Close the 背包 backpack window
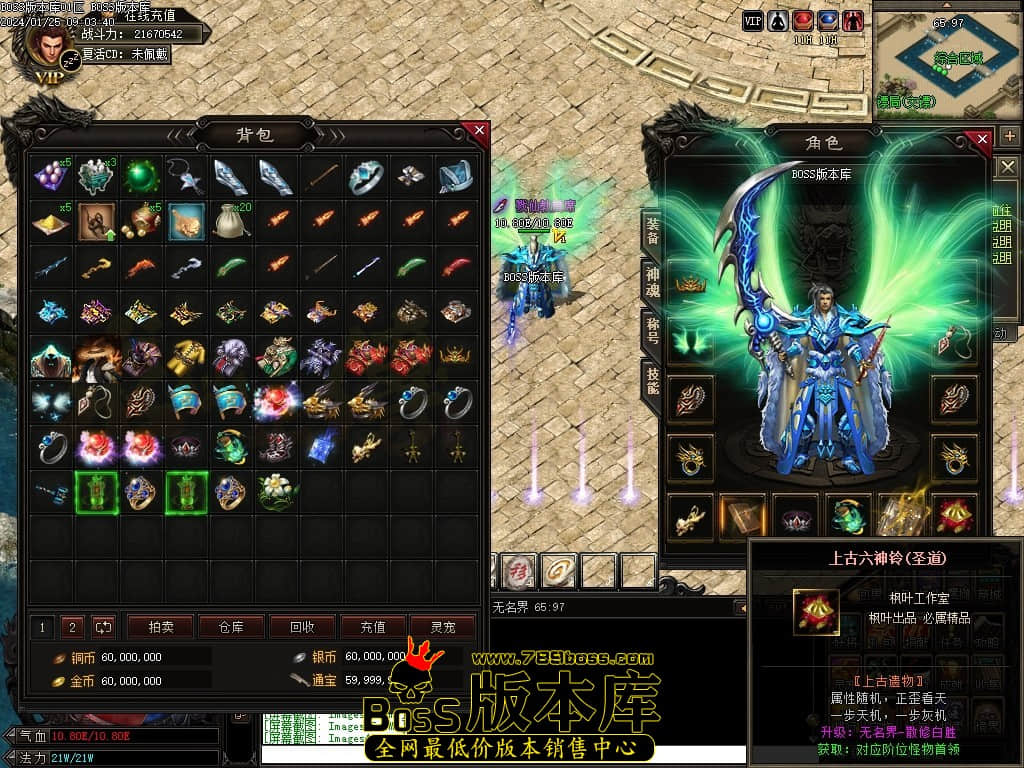Image resolution: width=1024 pixels, height=768 pixels. 479,131
